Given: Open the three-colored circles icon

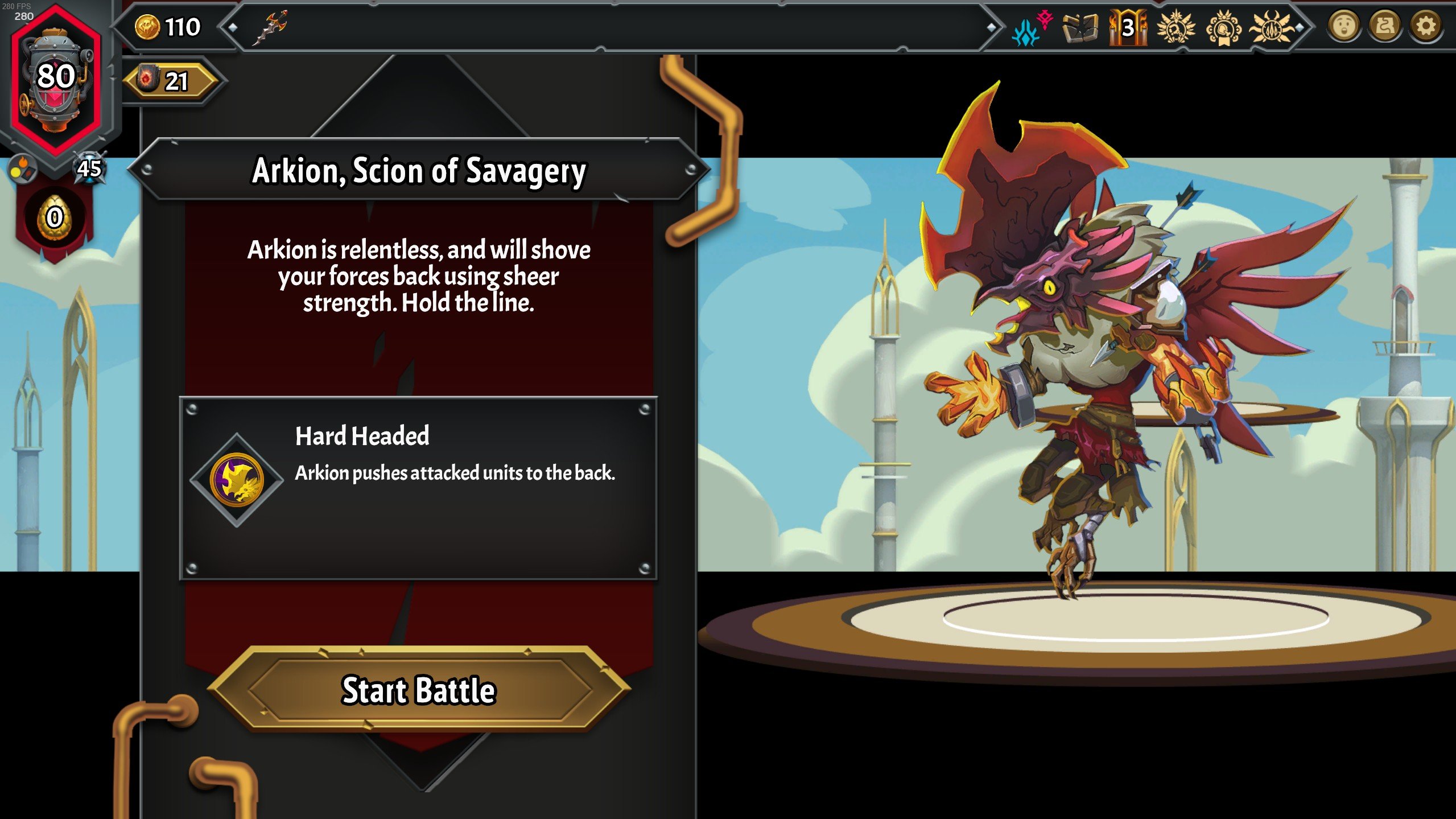Looking at the screenshot, I should click(x=22, y=168).
